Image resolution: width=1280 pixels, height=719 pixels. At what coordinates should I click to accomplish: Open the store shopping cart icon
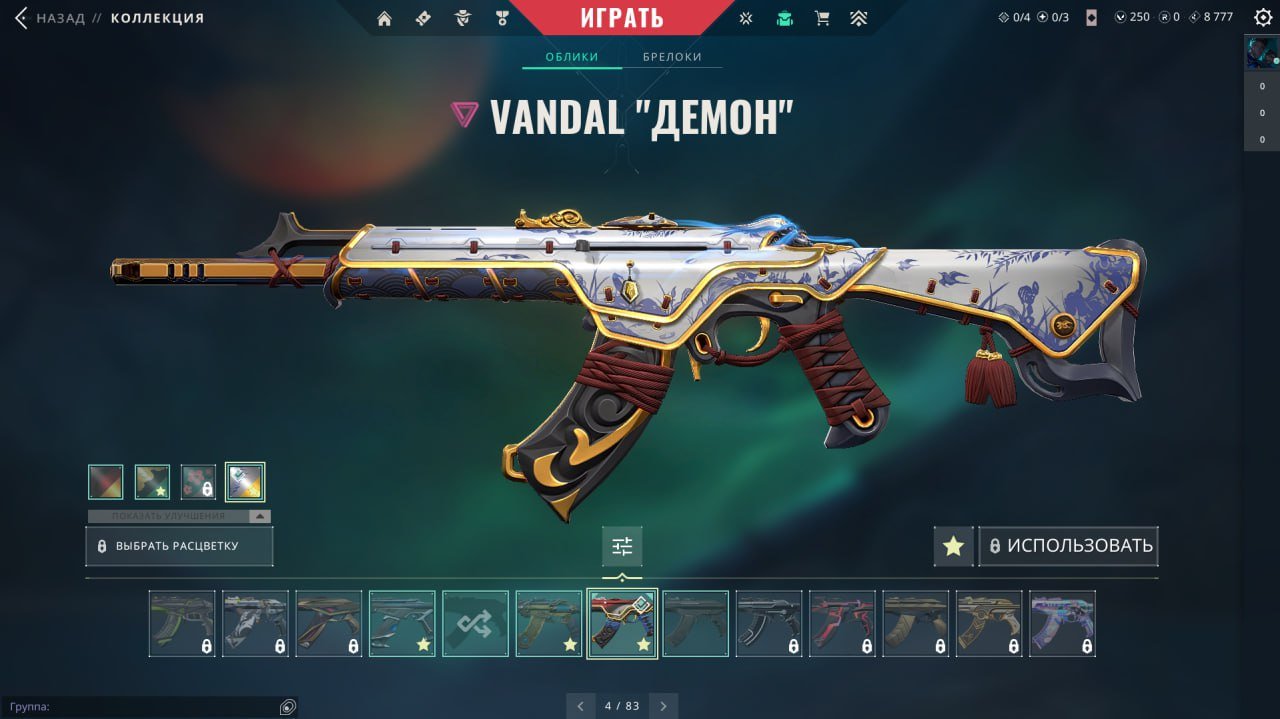pos(822,18)
